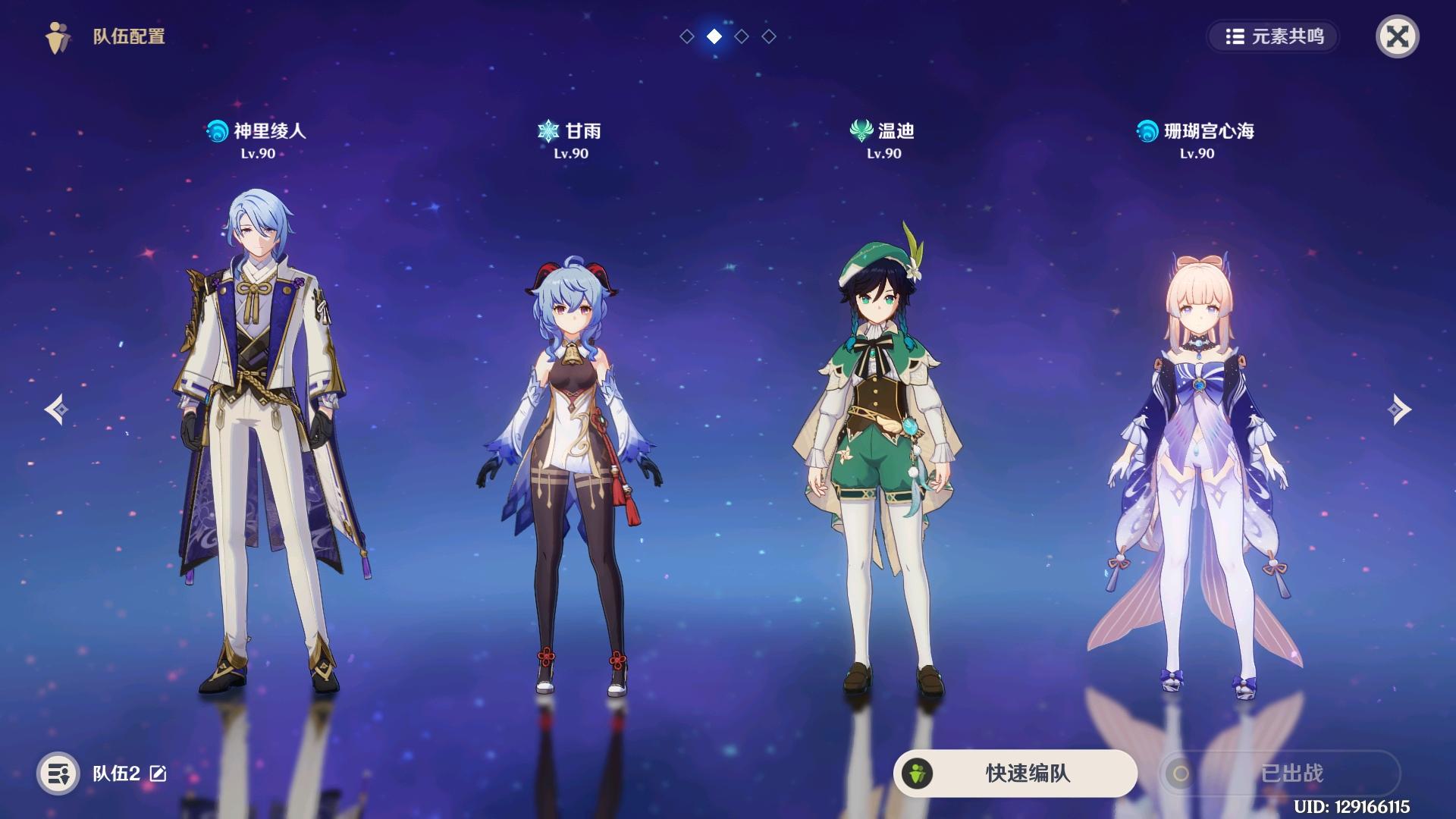Viewport: 1456px width, 819px height.
Task: Jump to the first party page diamond
Action: pos(687,36)
